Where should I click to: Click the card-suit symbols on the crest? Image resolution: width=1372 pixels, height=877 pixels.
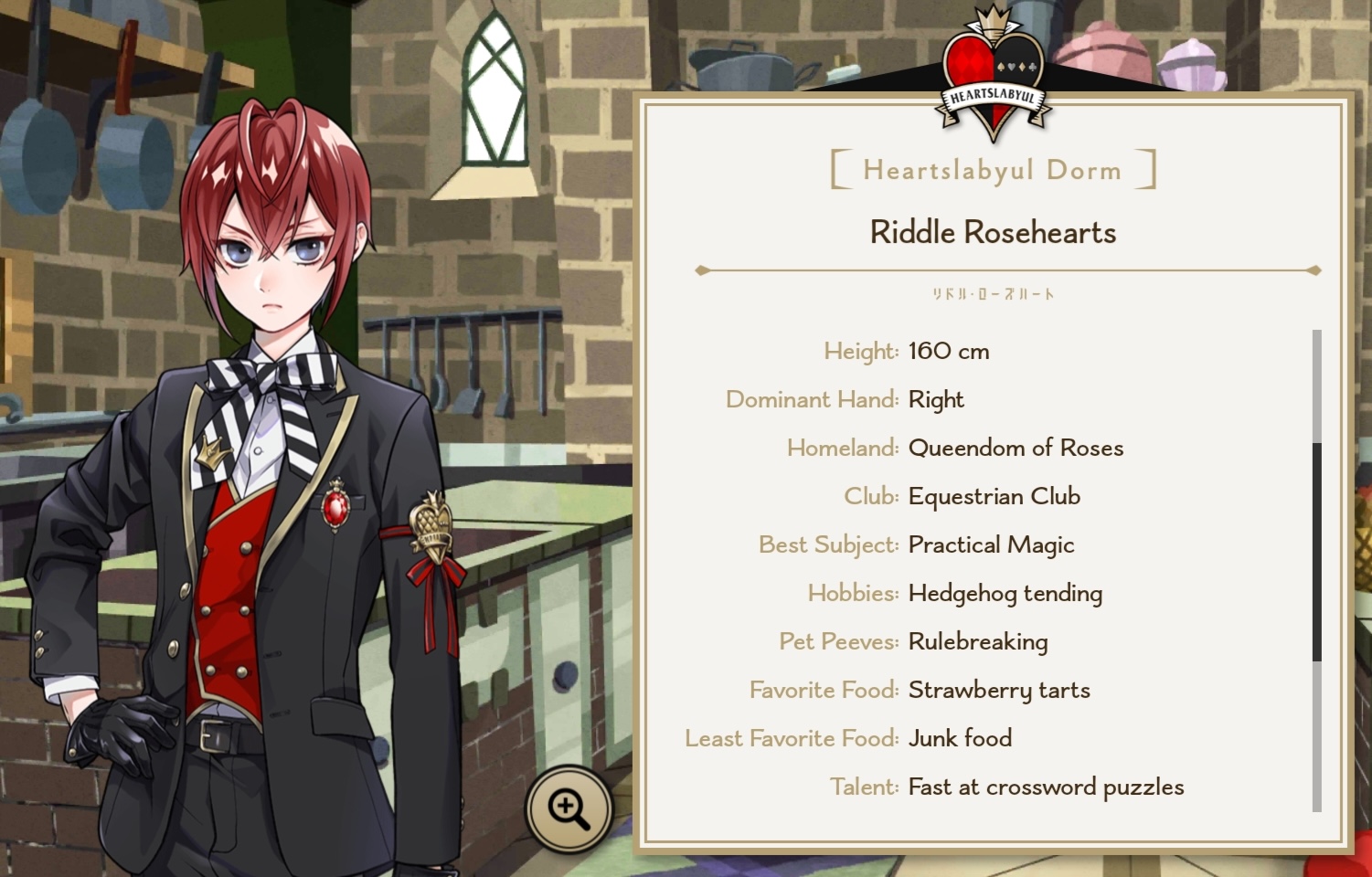coord(1017,66)
